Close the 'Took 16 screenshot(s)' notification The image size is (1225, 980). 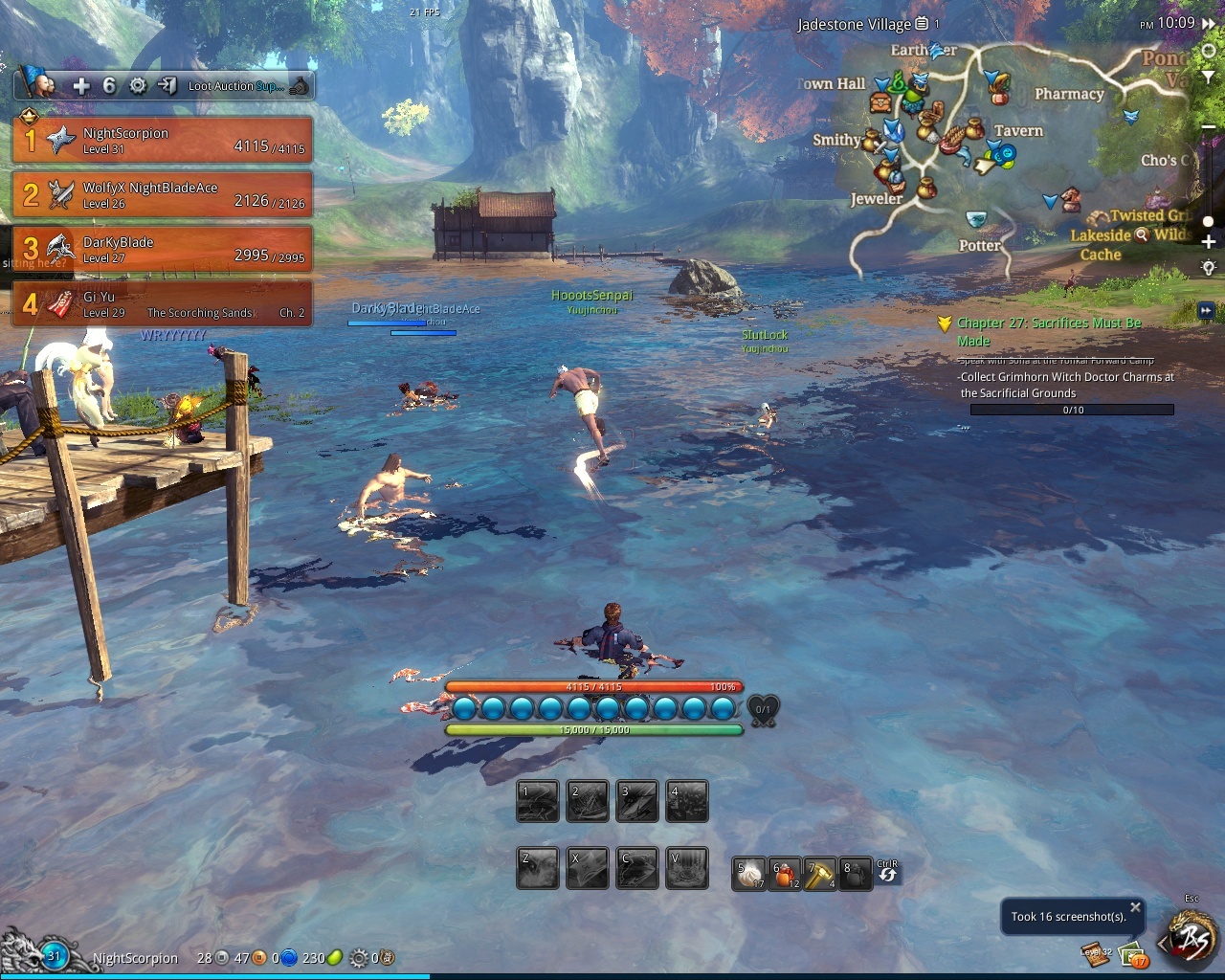[1135, 906]
